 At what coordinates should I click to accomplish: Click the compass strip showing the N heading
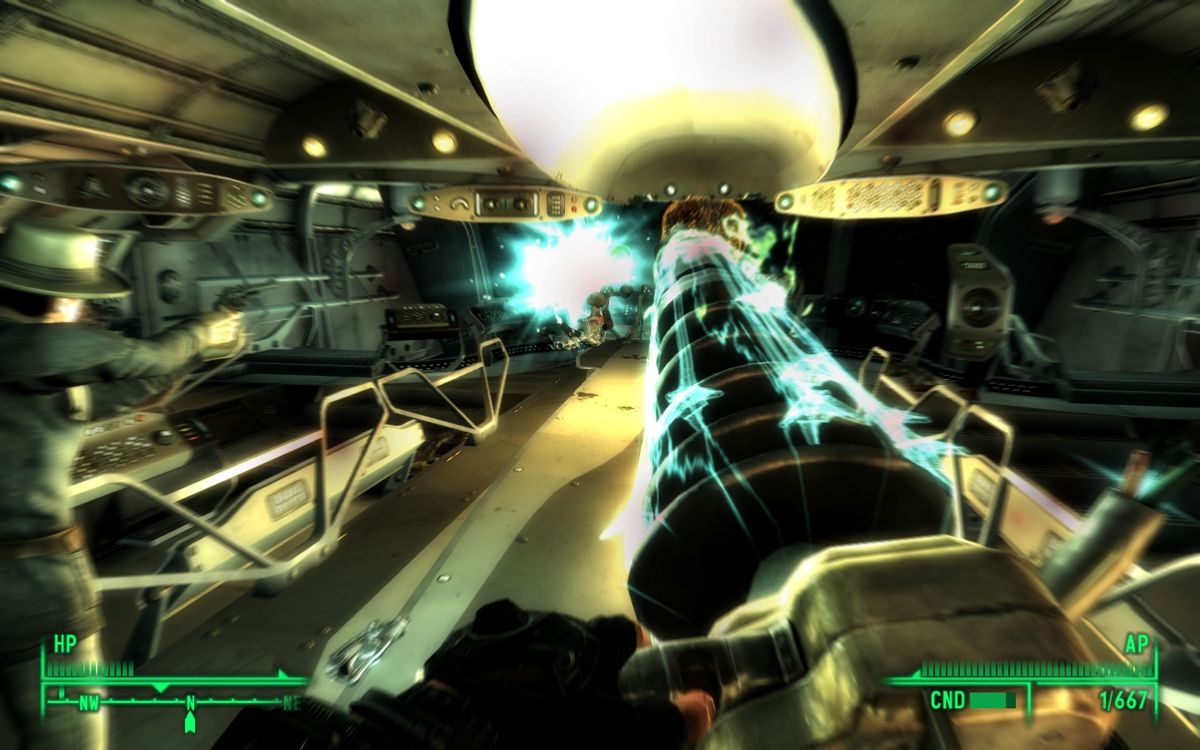(188, 702)
